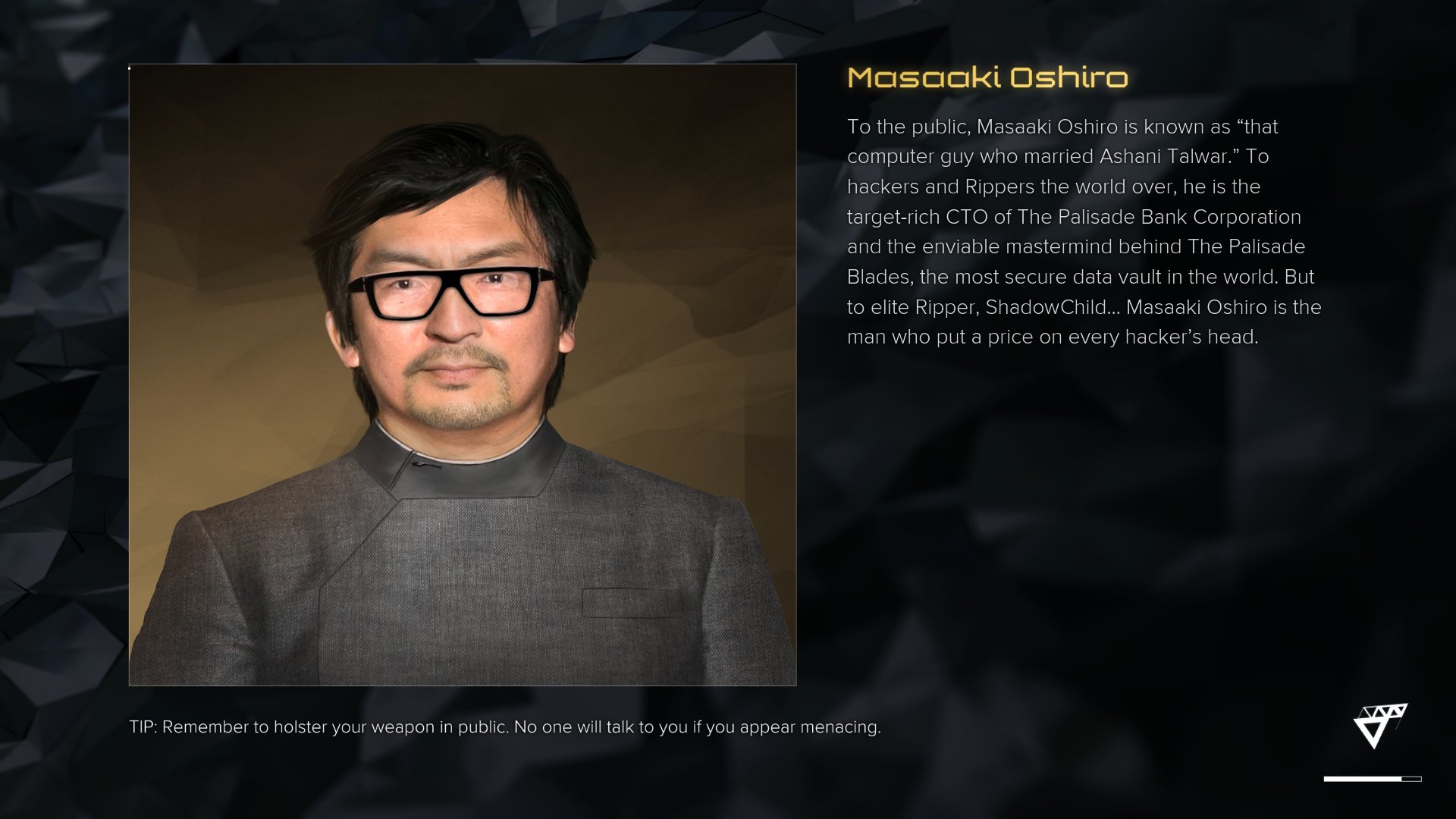This screenshot has width=1456, height=819.
Task: Select the golden Masaaki Oshiro heading
Action: click(x=986, y=76)
